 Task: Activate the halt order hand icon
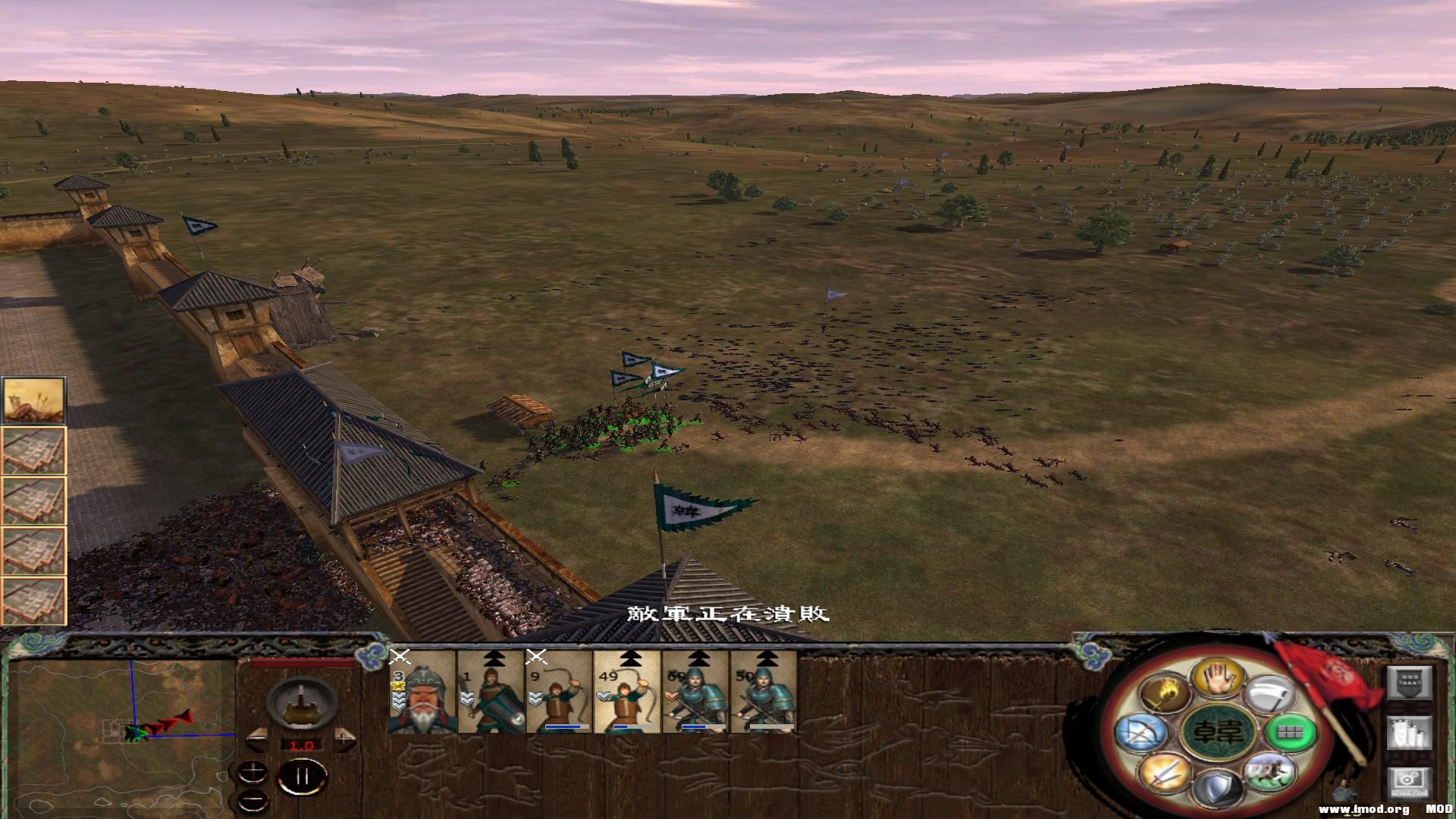pyautogui.click(x=1216, y=676)
